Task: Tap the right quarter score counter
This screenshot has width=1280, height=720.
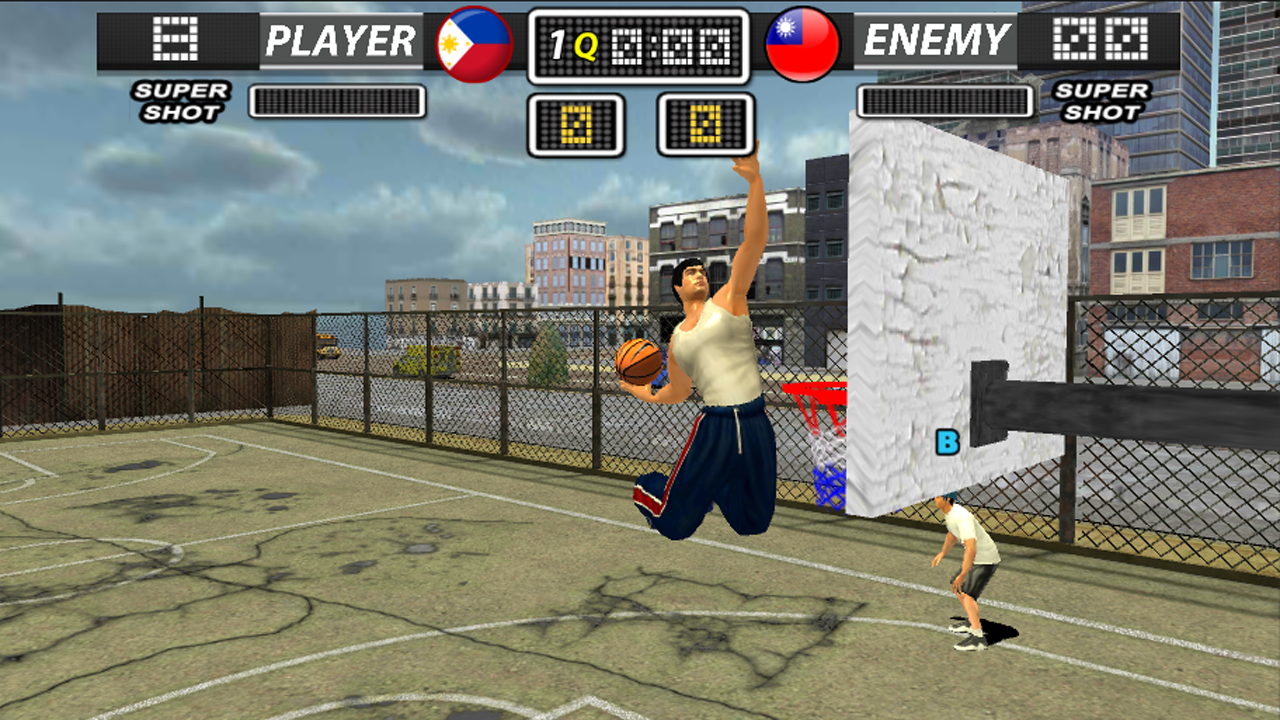Action: tap(707, 124)
